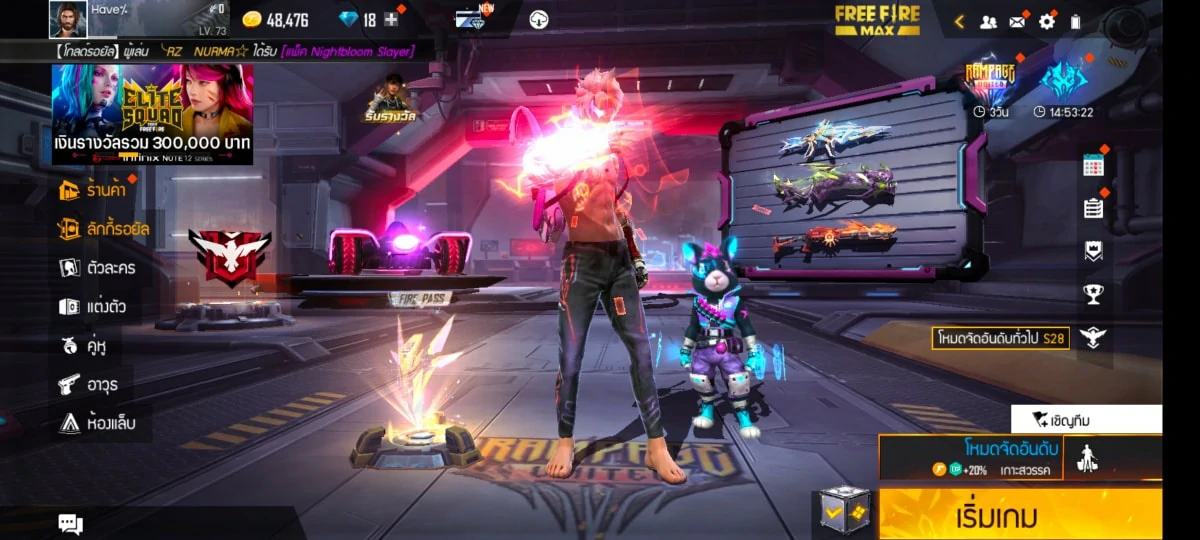Change the ranked mode selection

coord(970,457)
